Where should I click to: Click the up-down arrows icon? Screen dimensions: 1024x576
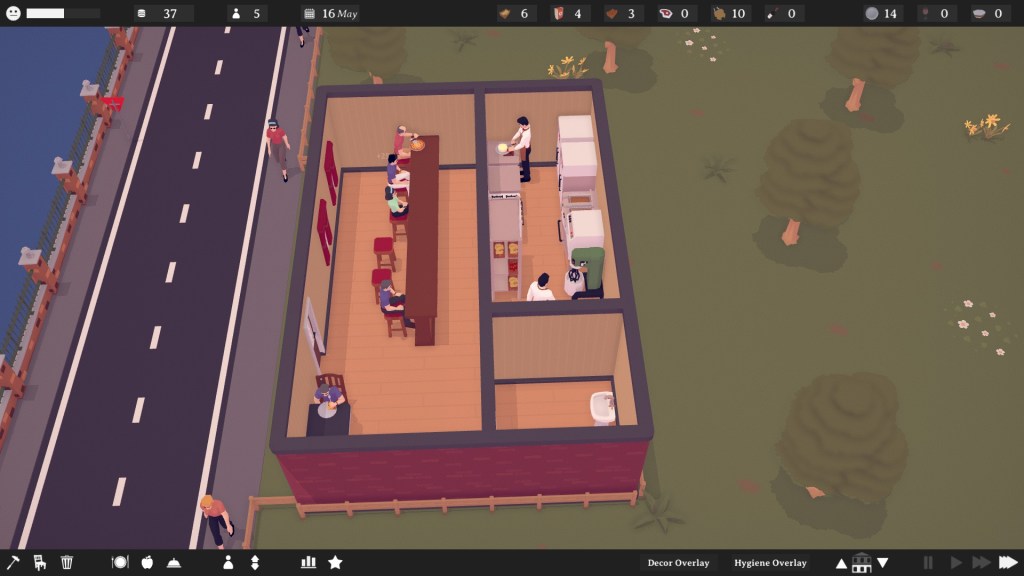[x=255, y=562]
